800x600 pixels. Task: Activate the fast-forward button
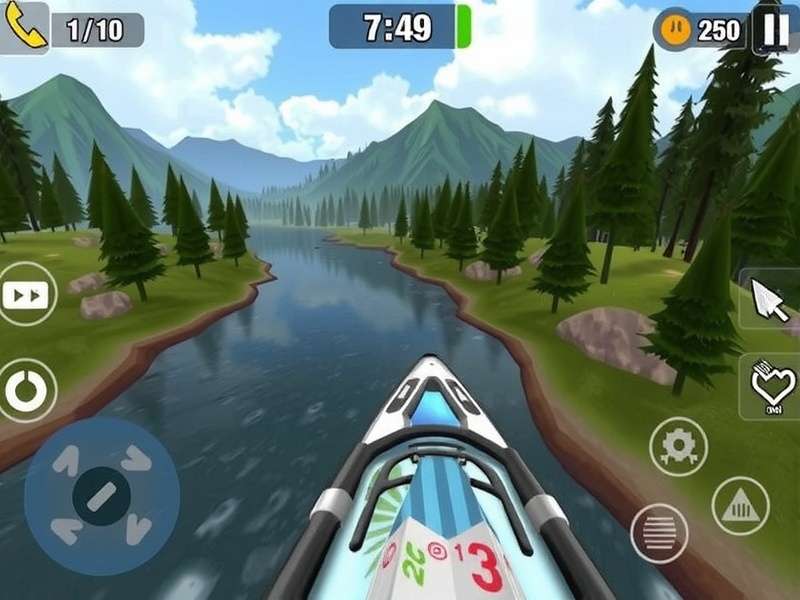pyautogui.click(x=25, y=294)
